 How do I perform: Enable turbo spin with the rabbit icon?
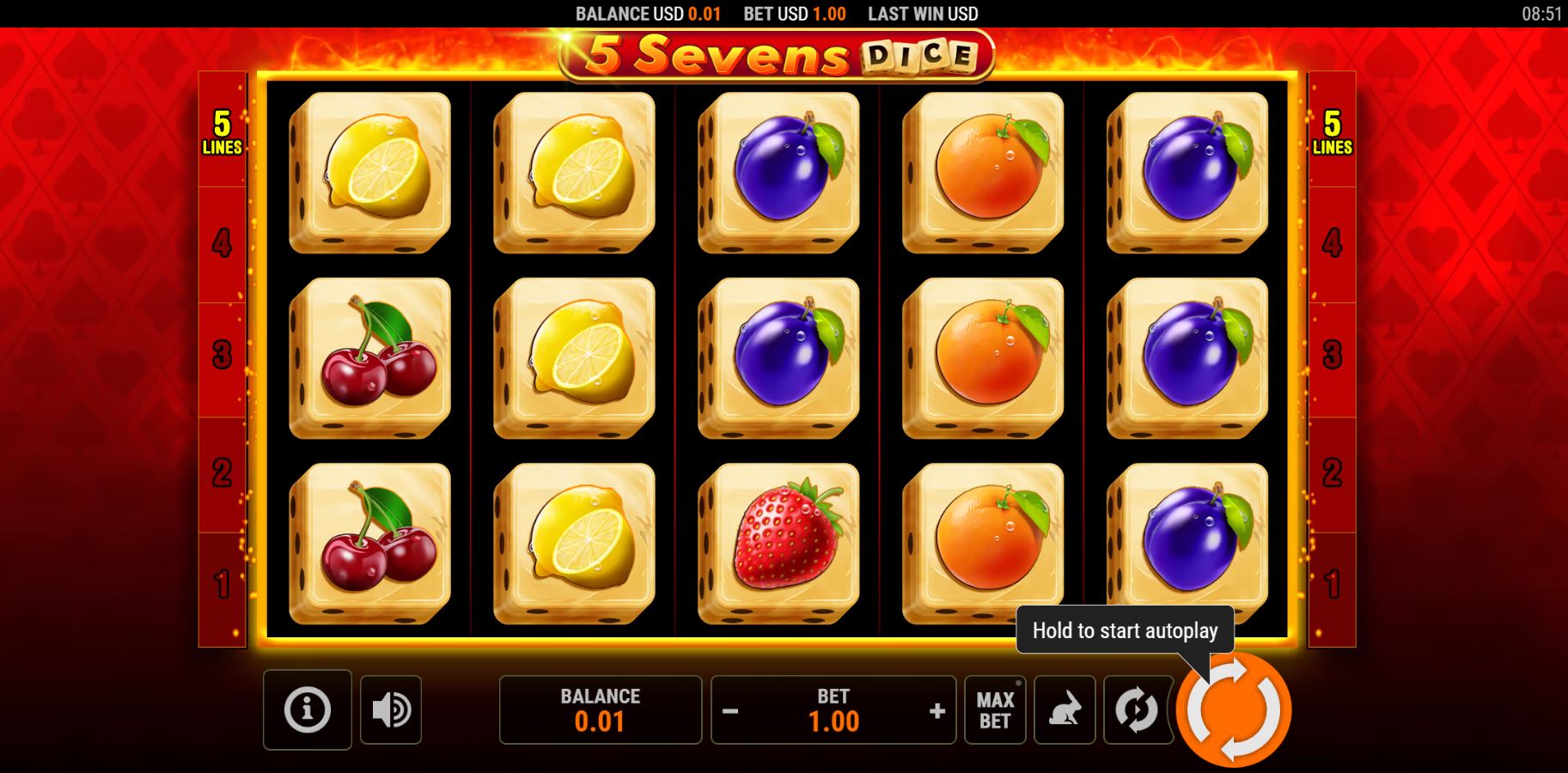point(1065,710)
